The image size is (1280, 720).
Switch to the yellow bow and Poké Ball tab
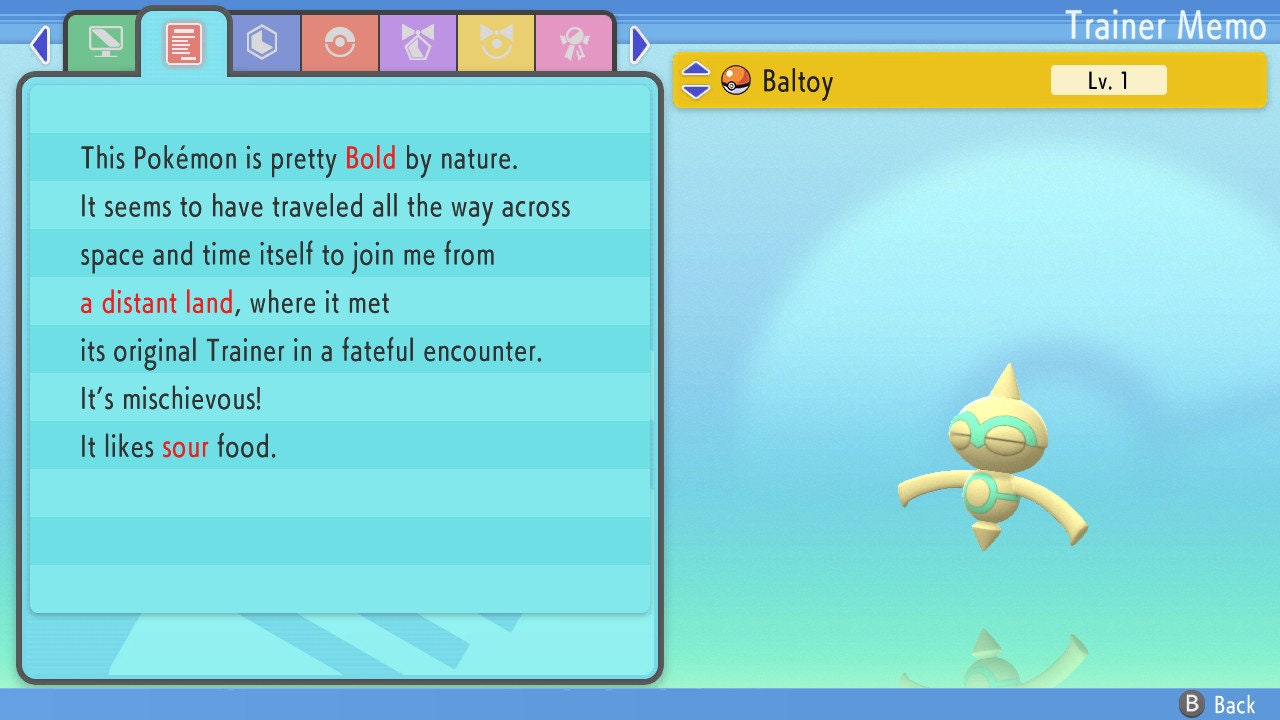tap(496, 43)
